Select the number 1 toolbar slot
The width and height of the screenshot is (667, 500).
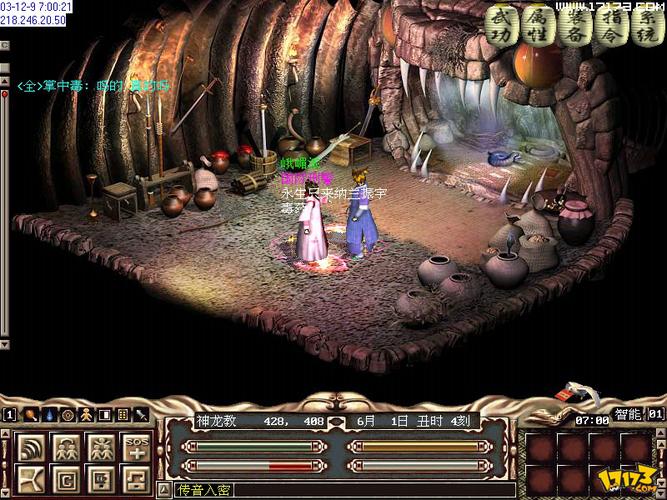(x=10, y=414)
